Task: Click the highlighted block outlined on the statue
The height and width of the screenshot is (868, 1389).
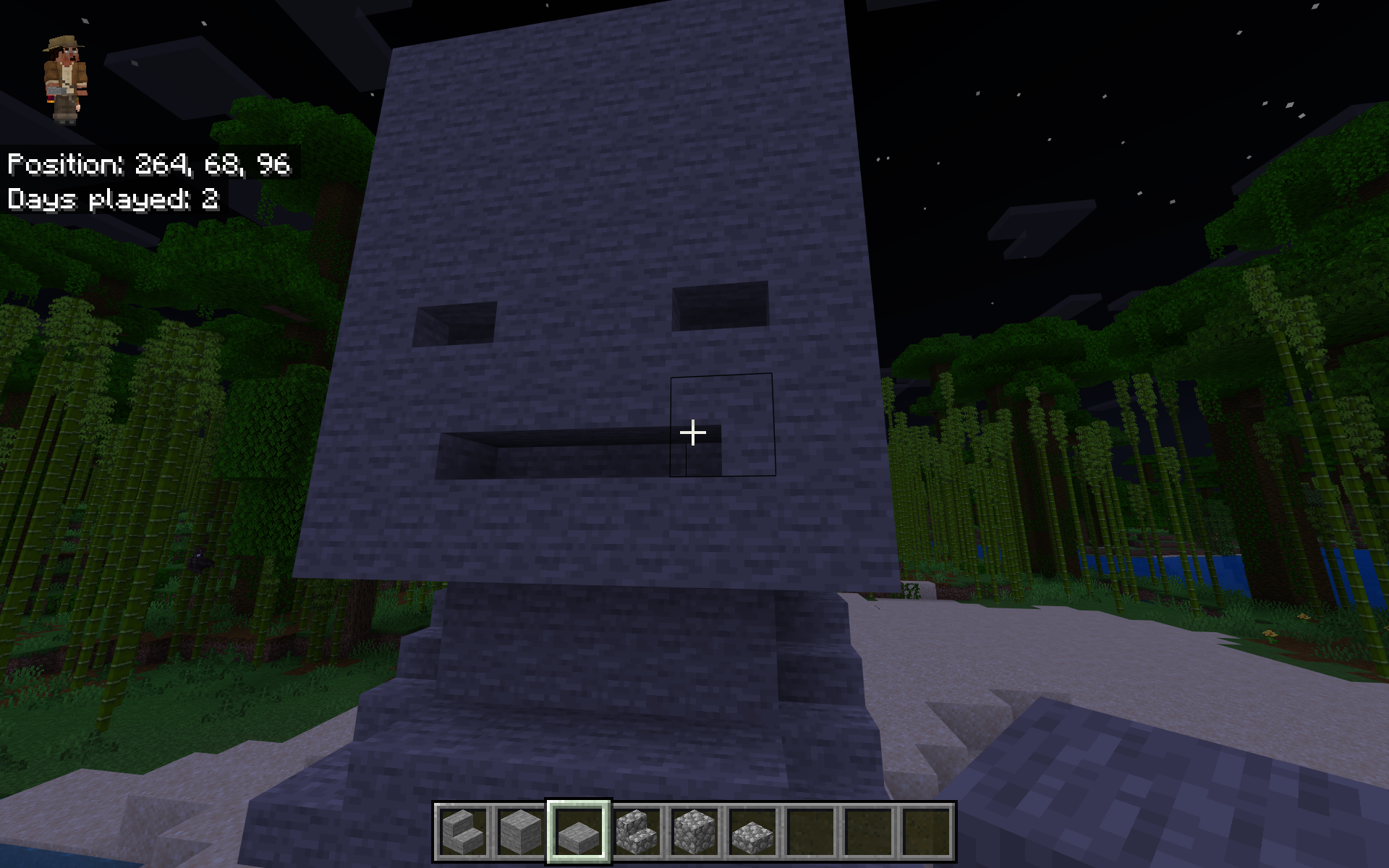Action: point(723,425)
